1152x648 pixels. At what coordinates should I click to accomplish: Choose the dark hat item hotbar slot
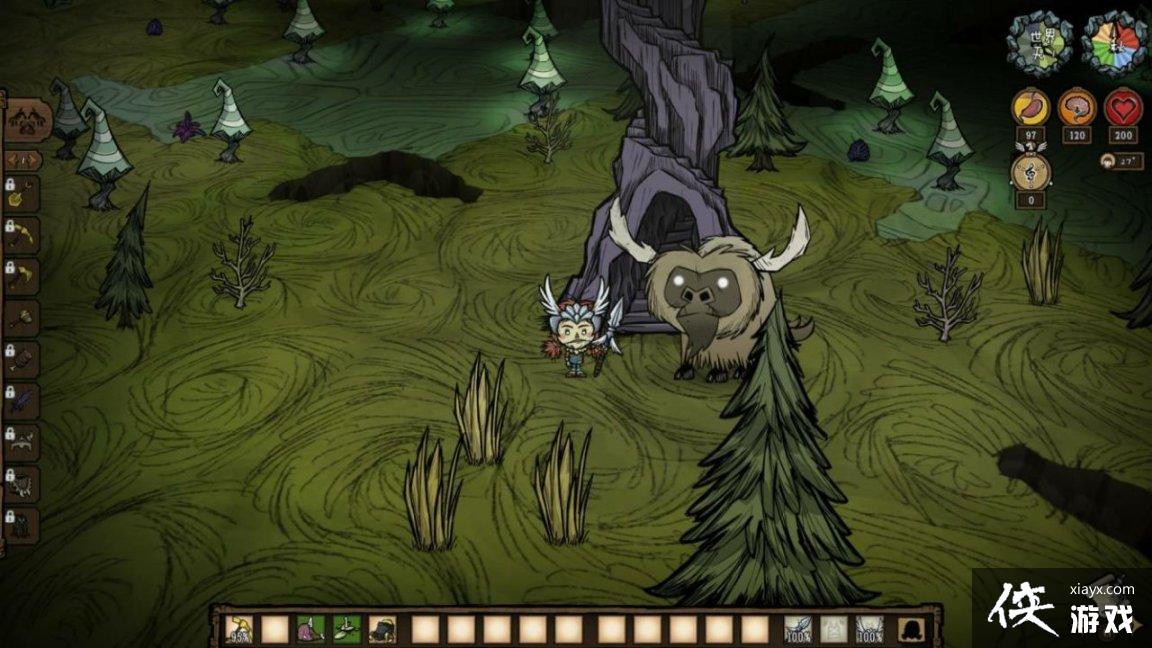pyautogui.click(x=382, y=629)
